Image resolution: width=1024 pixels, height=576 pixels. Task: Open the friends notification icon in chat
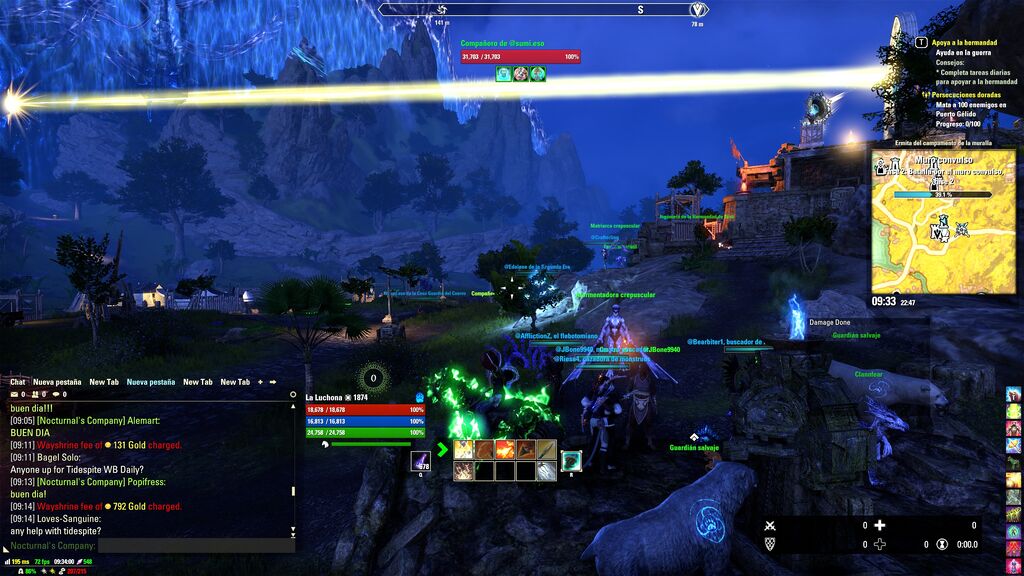[x=37, y=395]
